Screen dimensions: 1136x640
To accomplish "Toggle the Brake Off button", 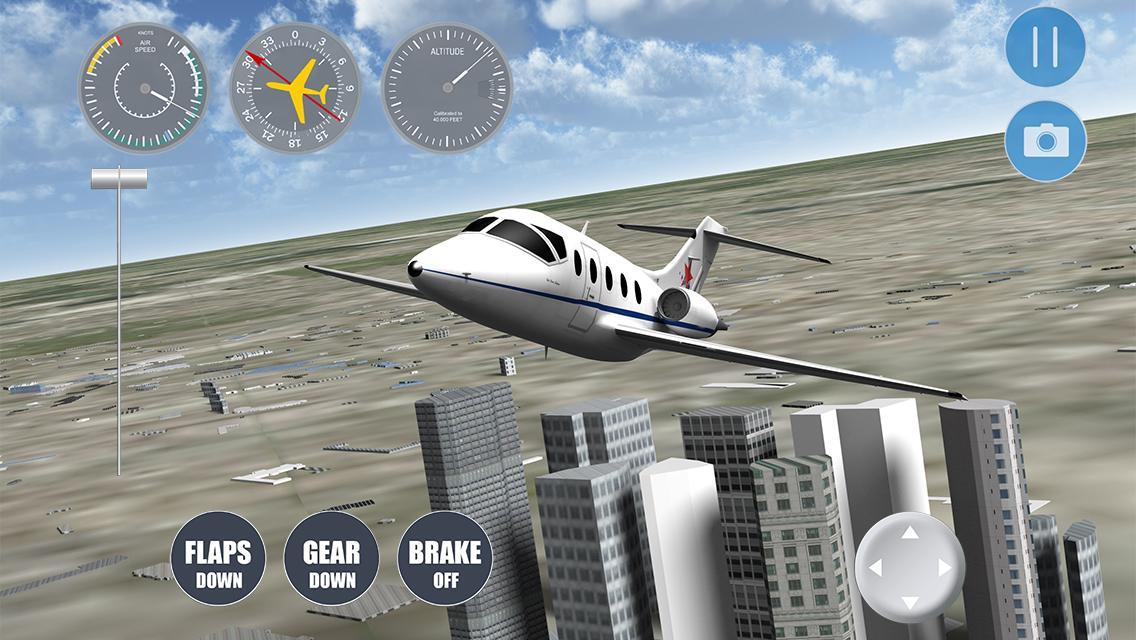I will tap(445, 562).
